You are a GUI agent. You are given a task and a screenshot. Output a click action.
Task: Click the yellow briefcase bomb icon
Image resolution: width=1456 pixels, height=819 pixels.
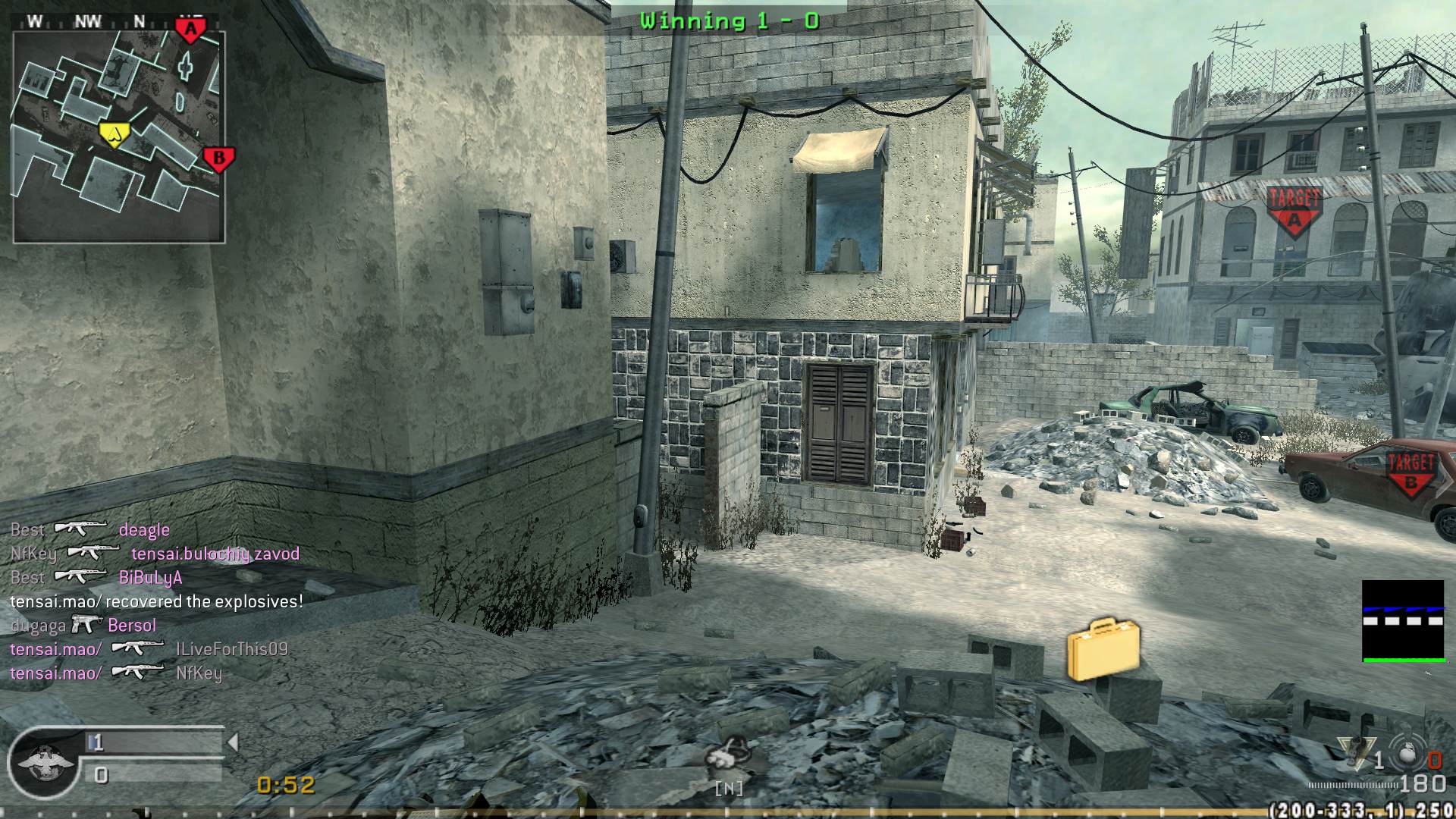point(1103,649)
